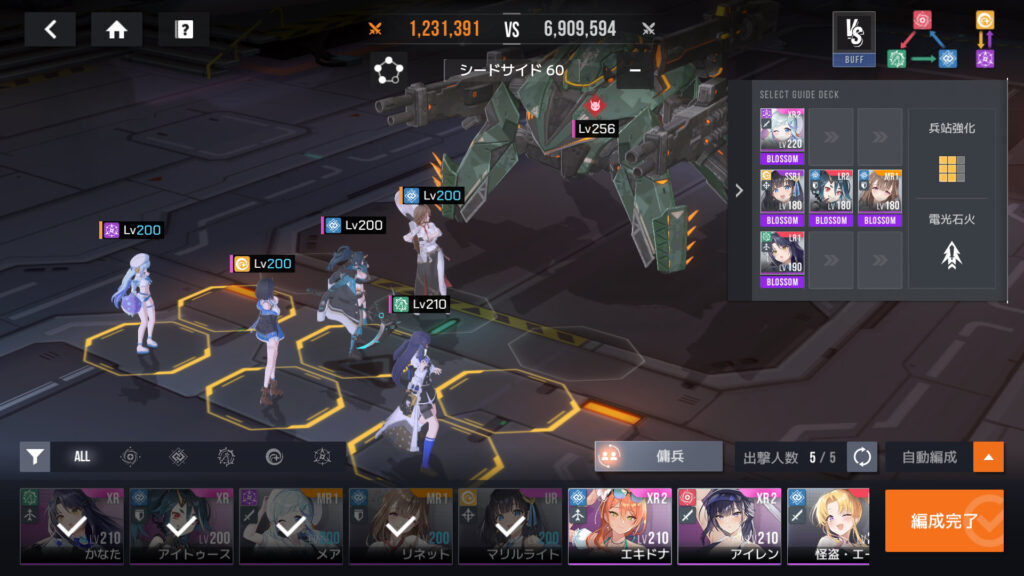Show ALL characters in the roster
Screen dimensions: 1024x576
tap(82, 457)
